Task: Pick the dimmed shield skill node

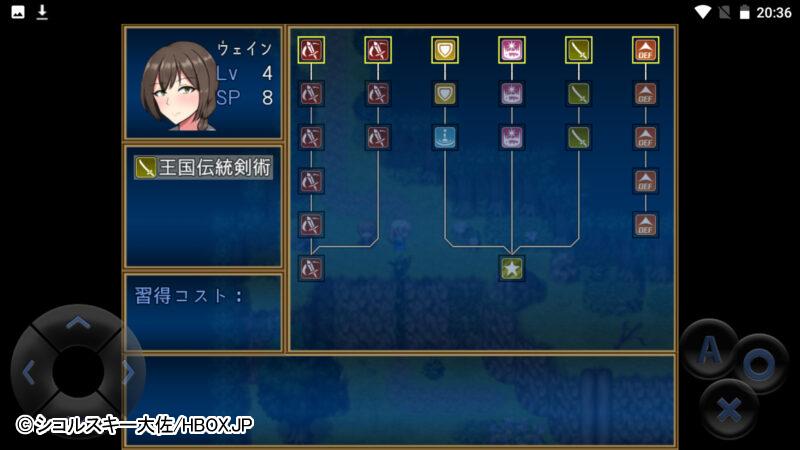Action: pos(445,94)
